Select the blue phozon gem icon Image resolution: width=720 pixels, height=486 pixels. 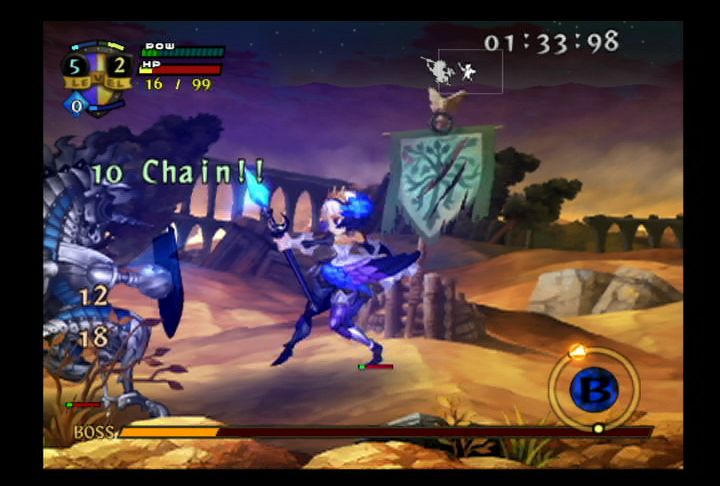[76, 104]
